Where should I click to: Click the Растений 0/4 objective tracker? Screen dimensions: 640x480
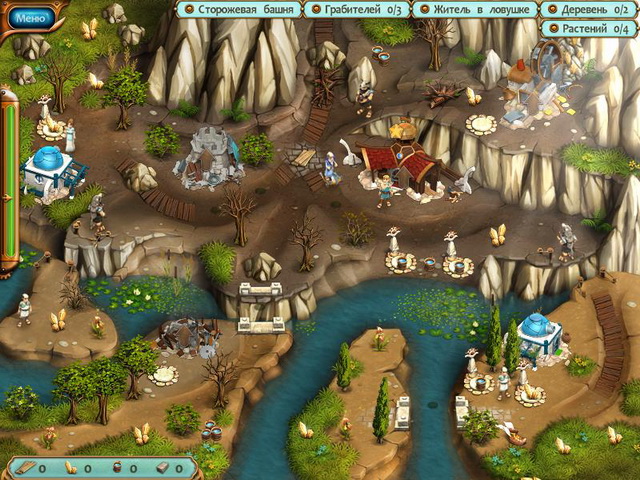click(589, 29)
